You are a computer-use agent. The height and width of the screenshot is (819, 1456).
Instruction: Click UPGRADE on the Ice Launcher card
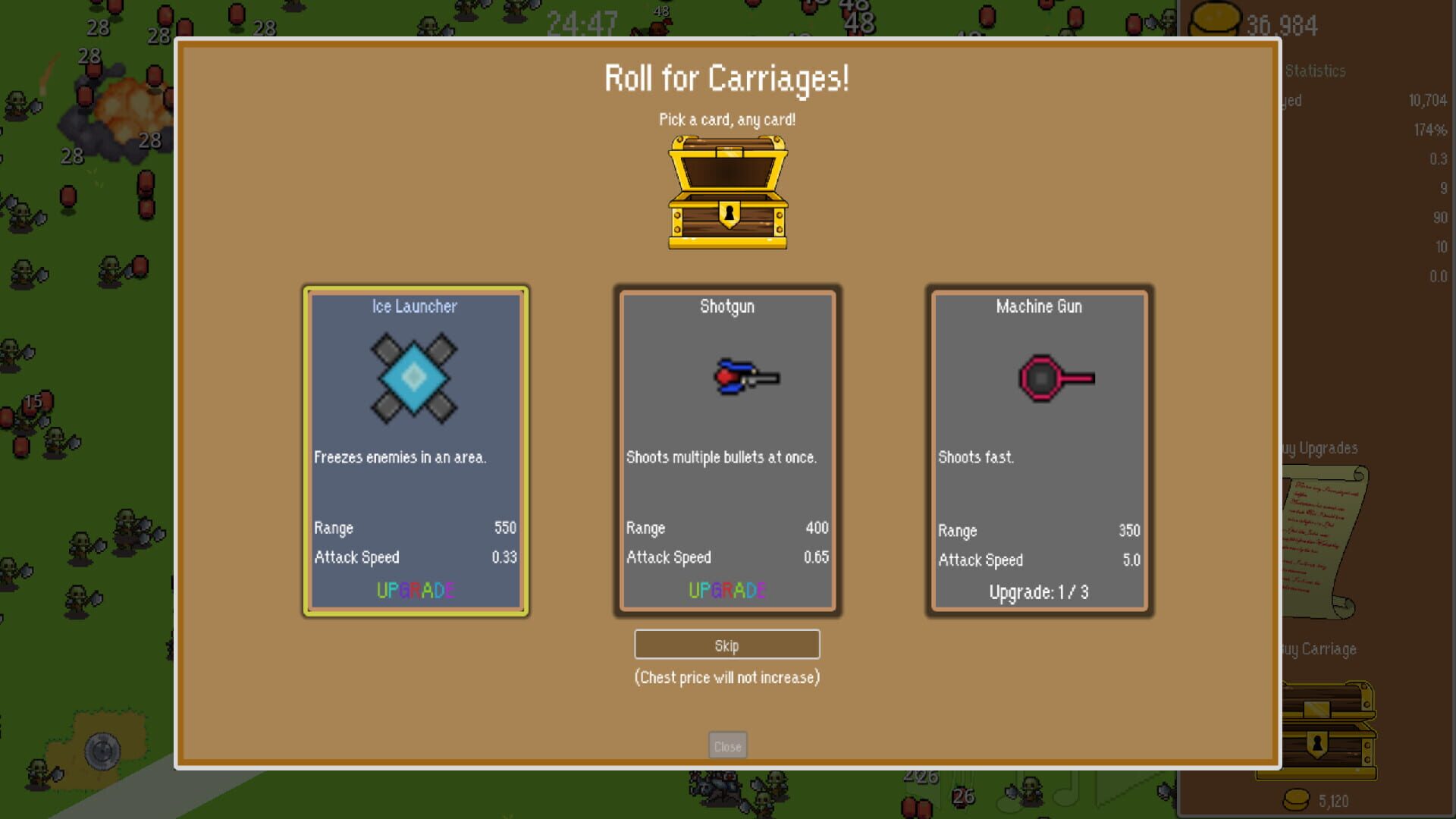coord(416,591)
